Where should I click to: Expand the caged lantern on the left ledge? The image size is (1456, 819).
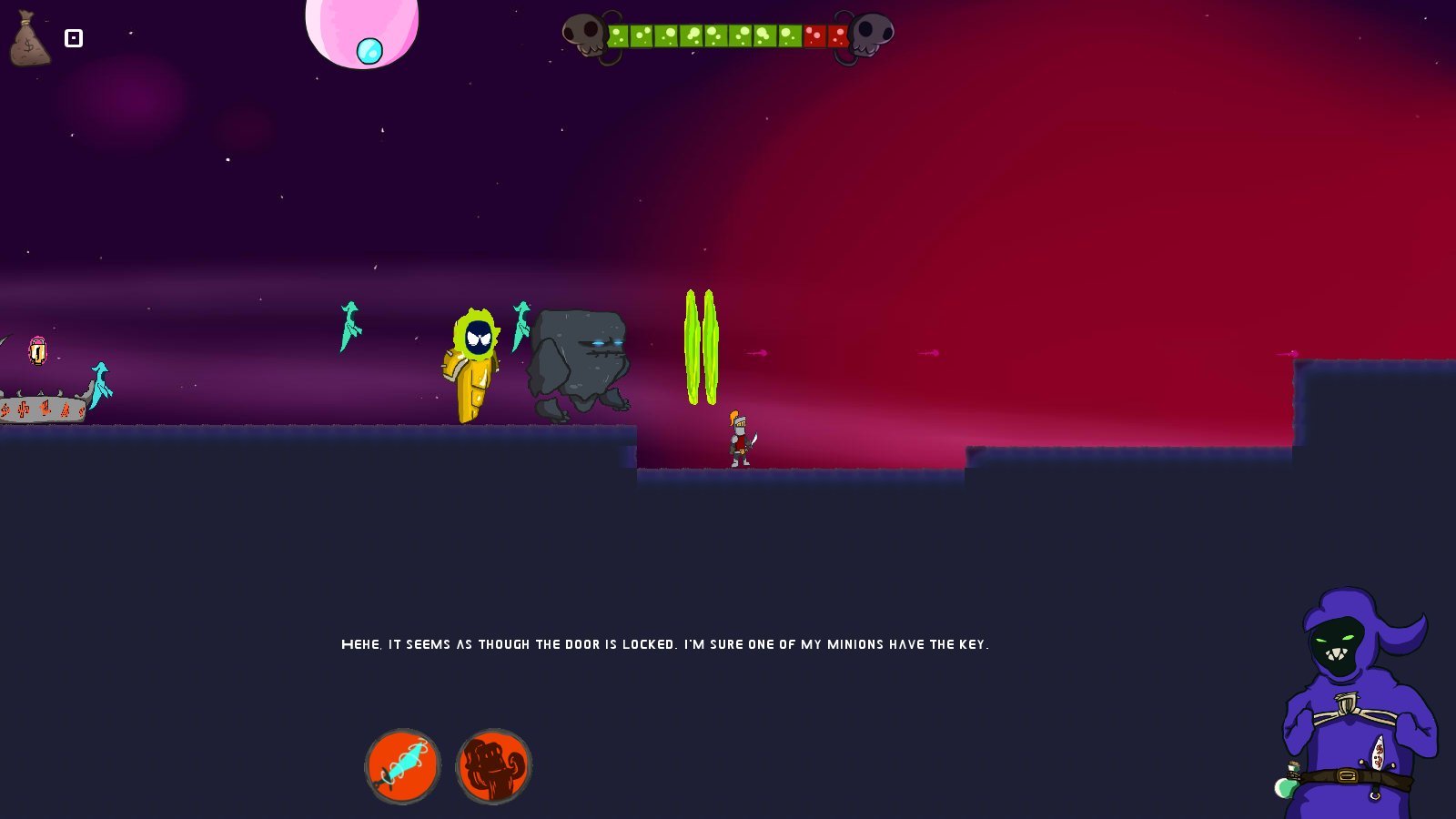[x=37, y=350]
